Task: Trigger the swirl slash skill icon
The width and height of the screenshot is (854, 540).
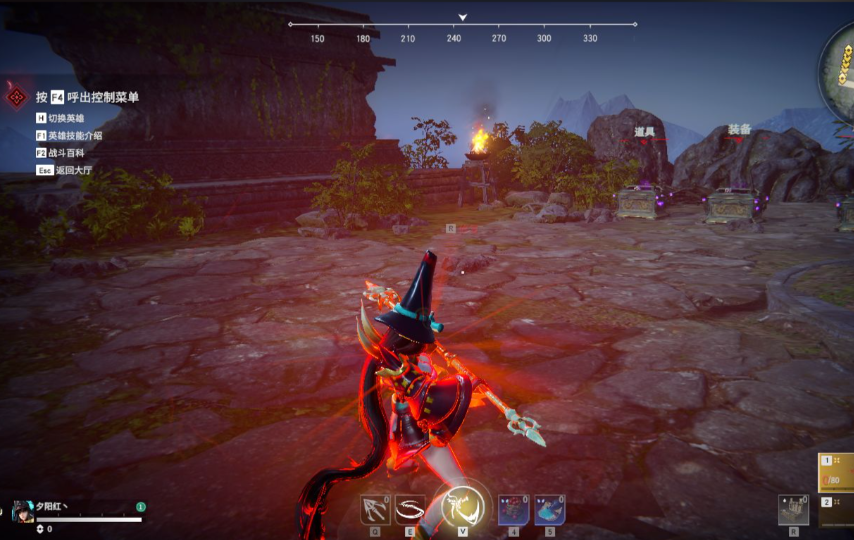Action: click(x=410, y=510)
